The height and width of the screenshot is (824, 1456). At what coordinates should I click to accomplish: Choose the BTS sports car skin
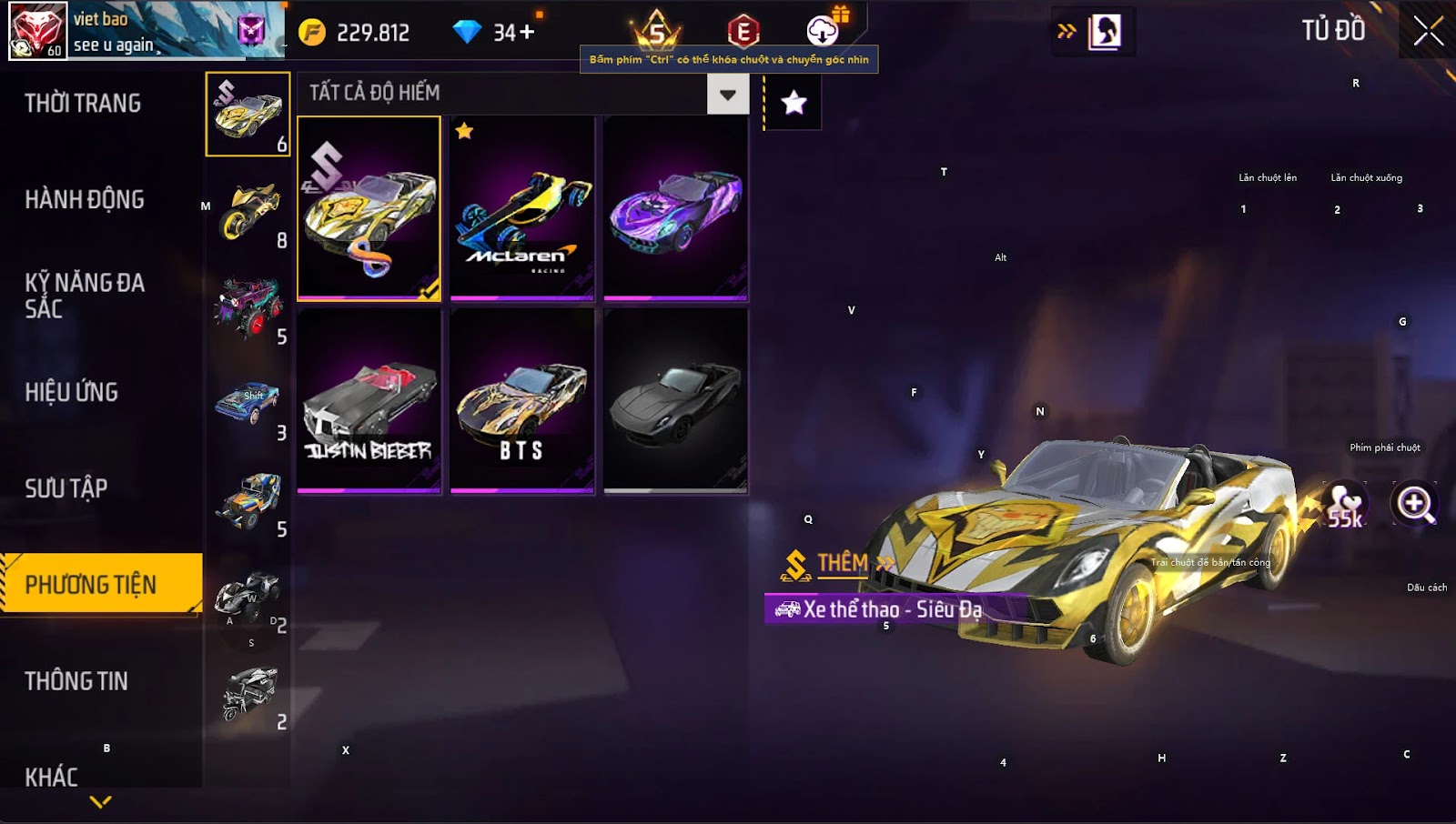(x=521, y=401)
